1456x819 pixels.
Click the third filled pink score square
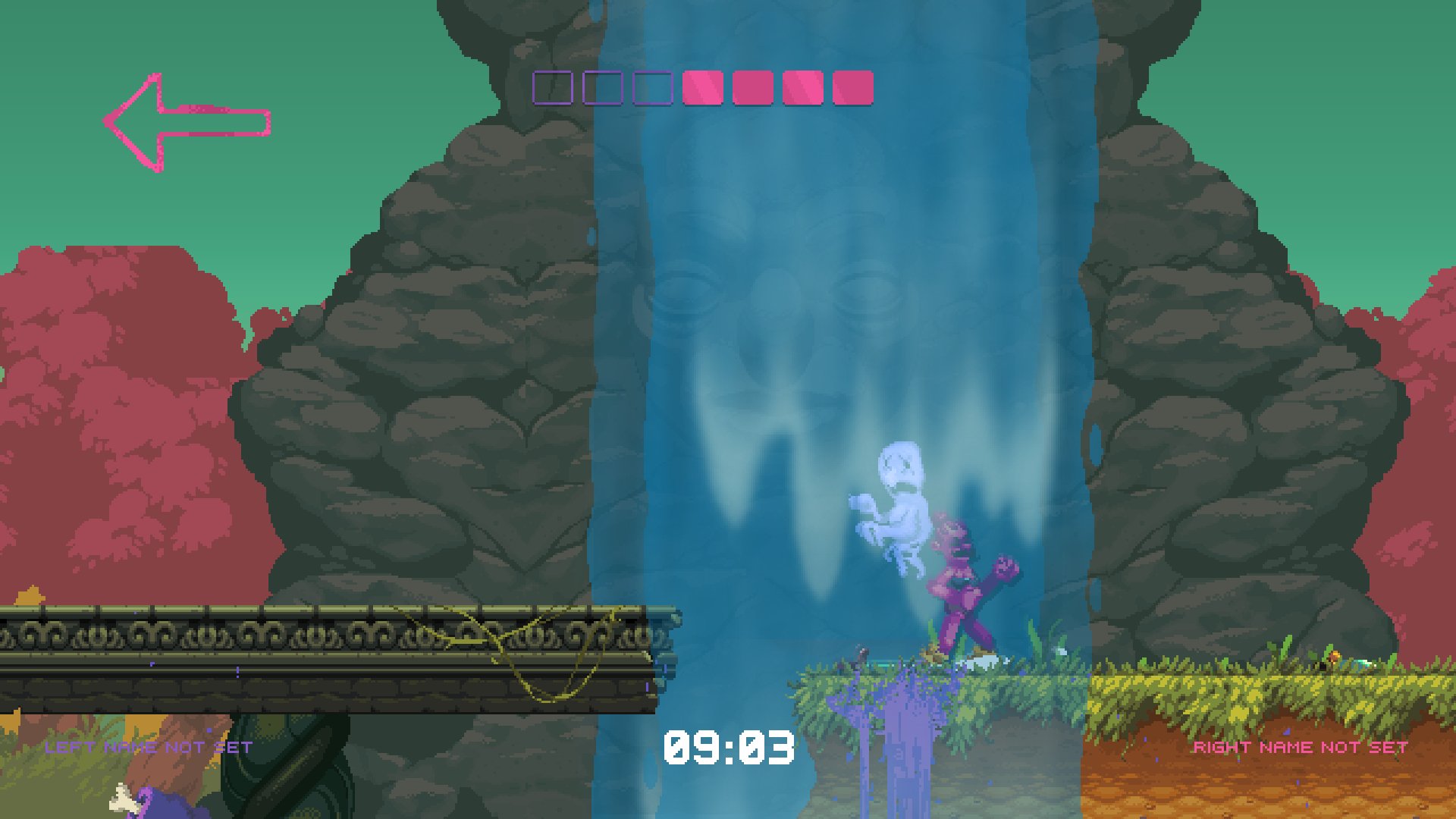802,89
